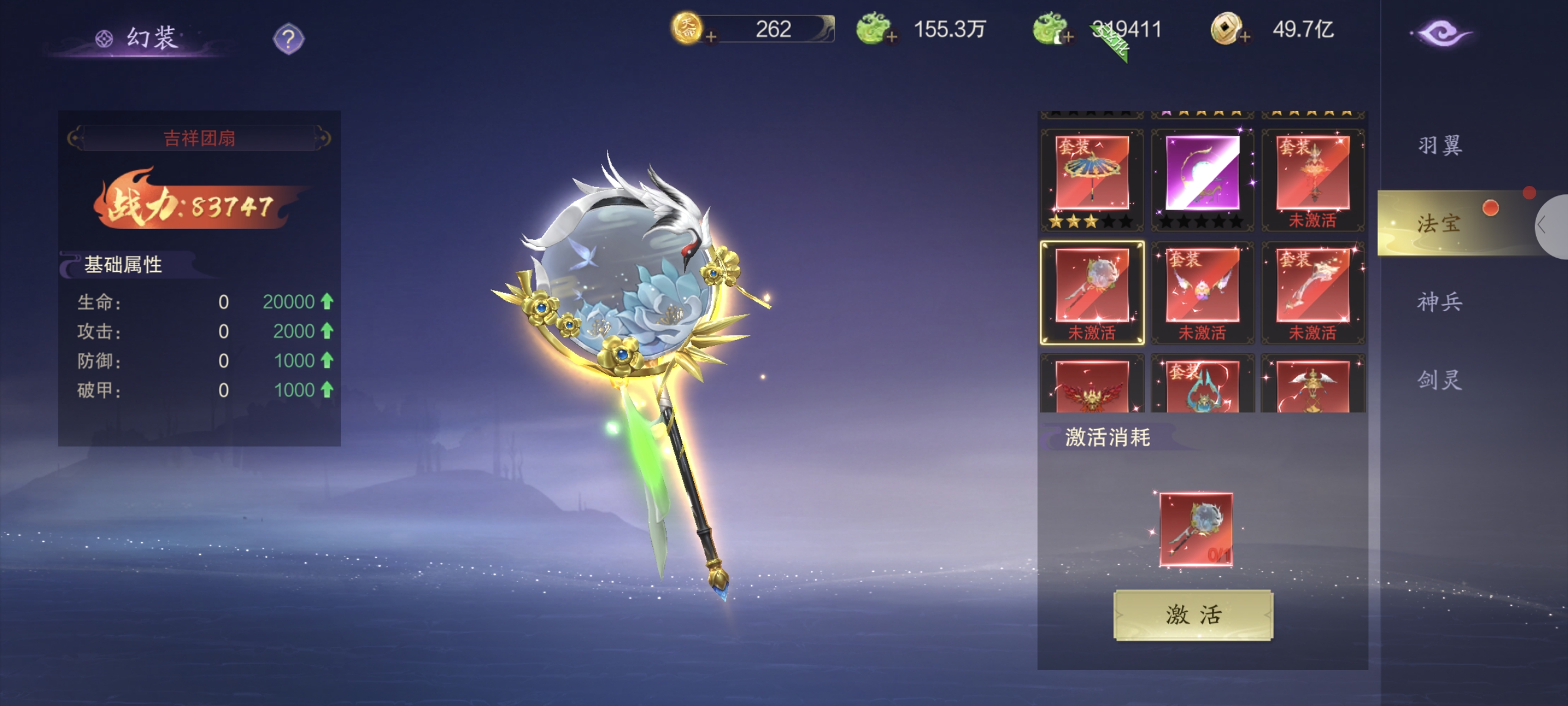Switch to the 神兵 weapon tab
Image resolution: width=1568 pixels, height=706 pixels.
pyautogui.click(x=1439, y=302)
